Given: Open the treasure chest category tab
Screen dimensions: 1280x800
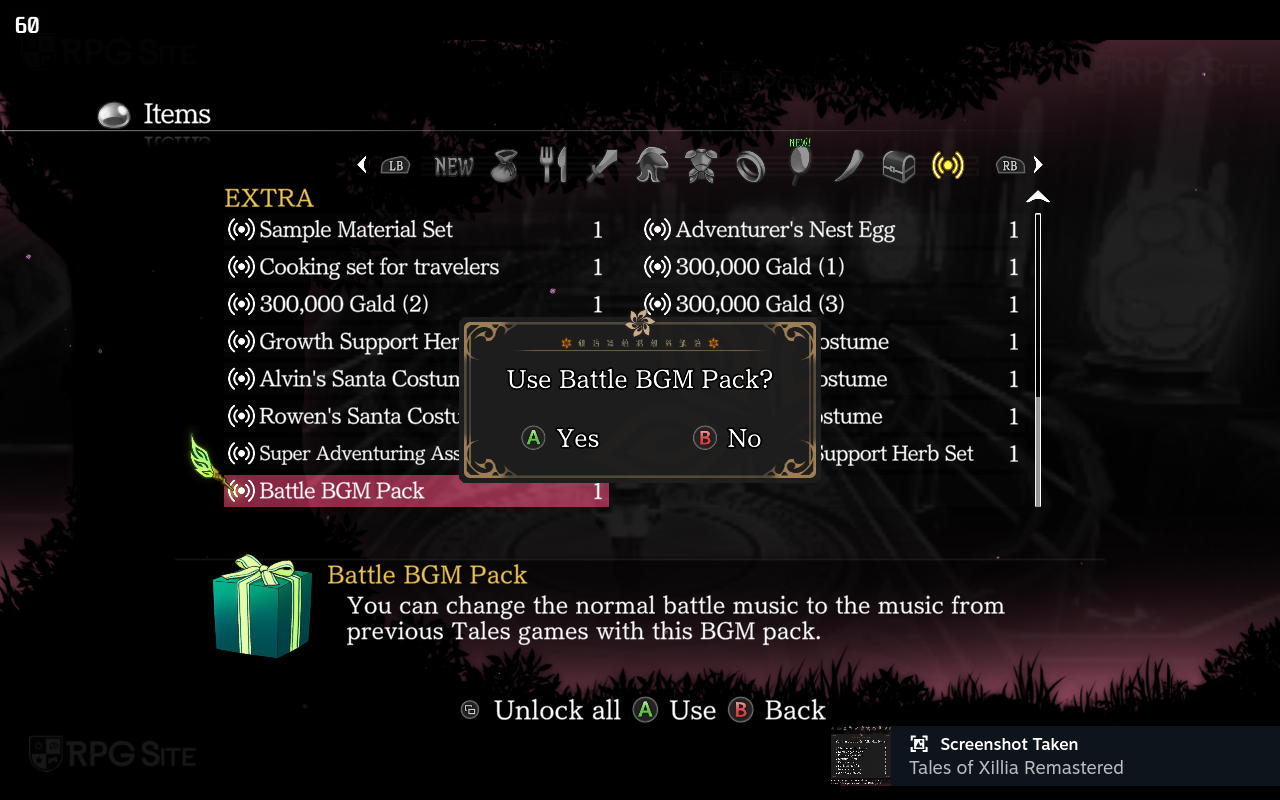Looking at the screenshot, I should coord(898,166).
